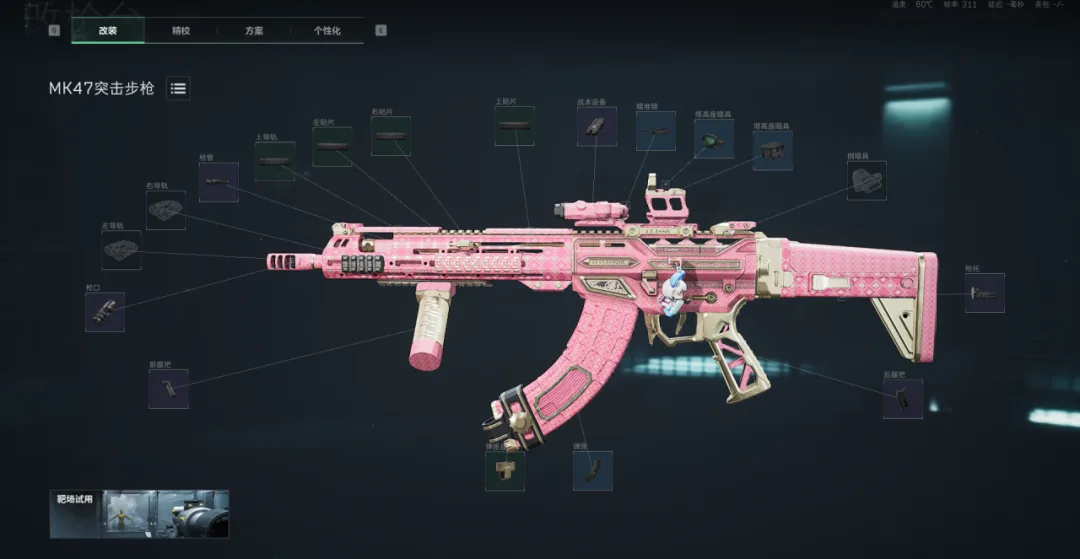Select the 枪口 muzzle attachment slot
The height and width of the screenshot is (559, 1080).
point(105,312)
